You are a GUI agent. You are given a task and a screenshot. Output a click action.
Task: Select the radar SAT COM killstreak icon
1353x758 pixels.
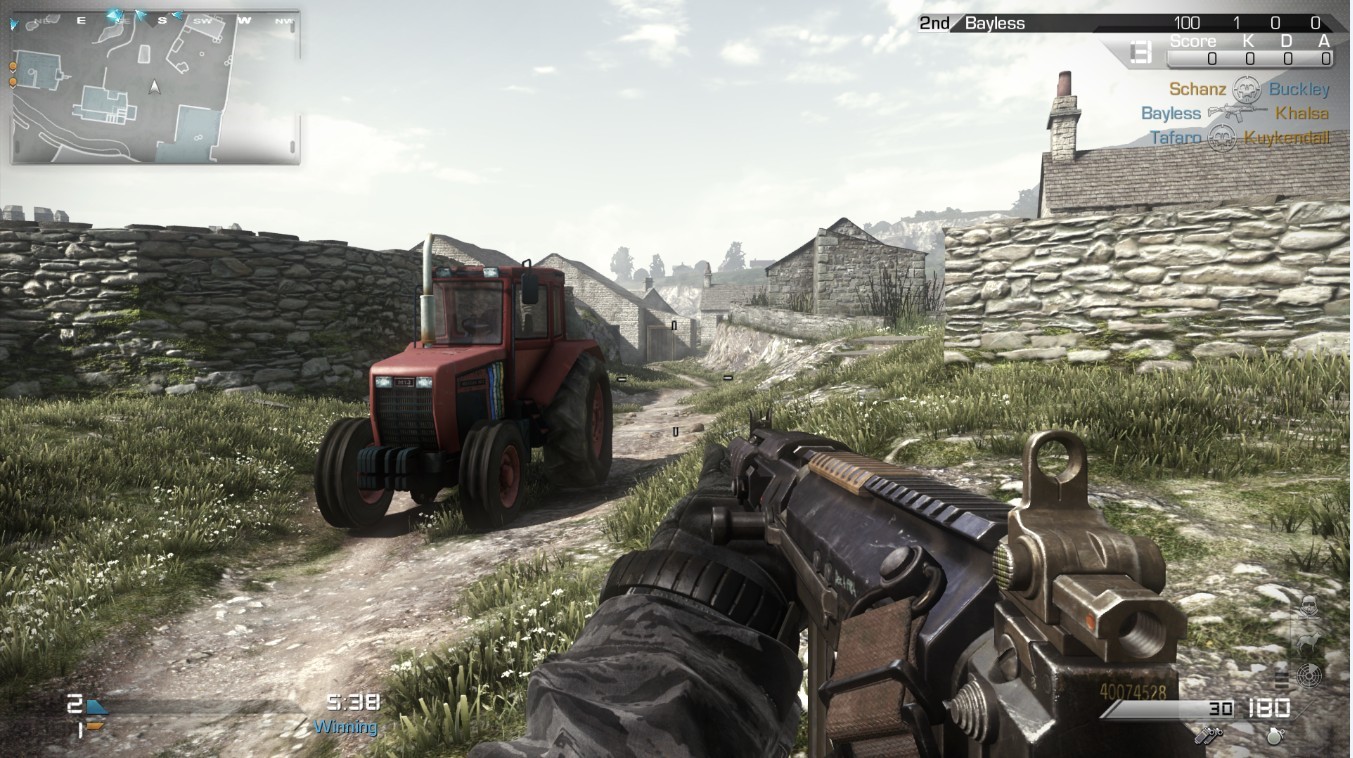pos(1308,676)
